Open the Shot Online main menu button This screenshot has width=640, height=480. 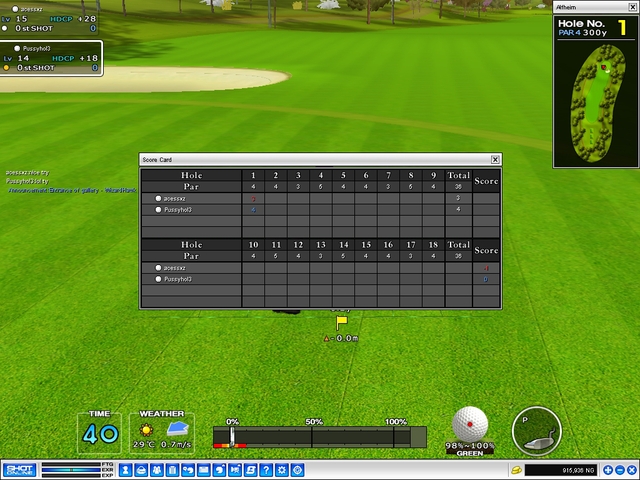click(19, 470)
